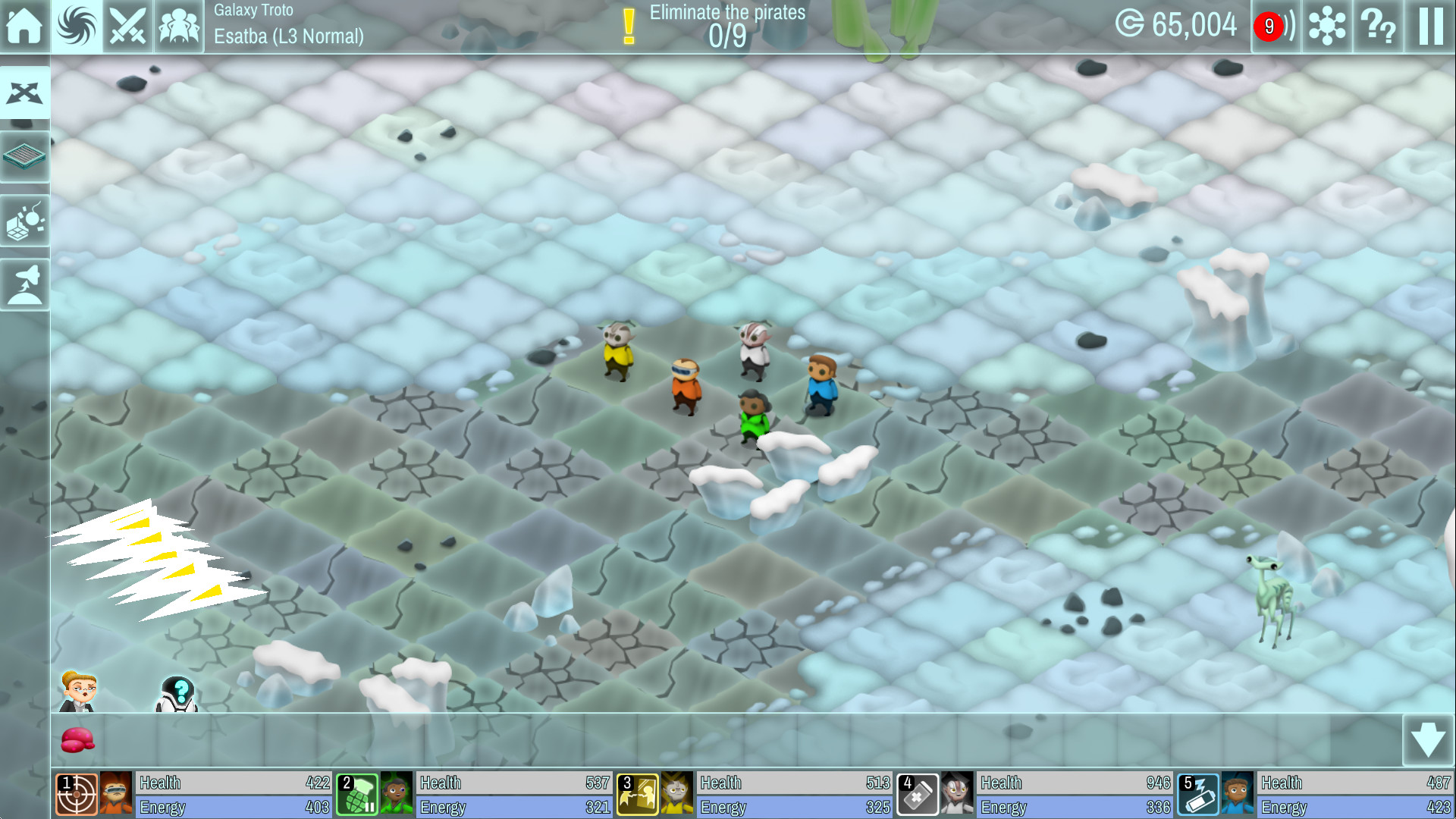Toggle crew member 2's grenade ability
The image size is (1456, 819).
point(357,792)
